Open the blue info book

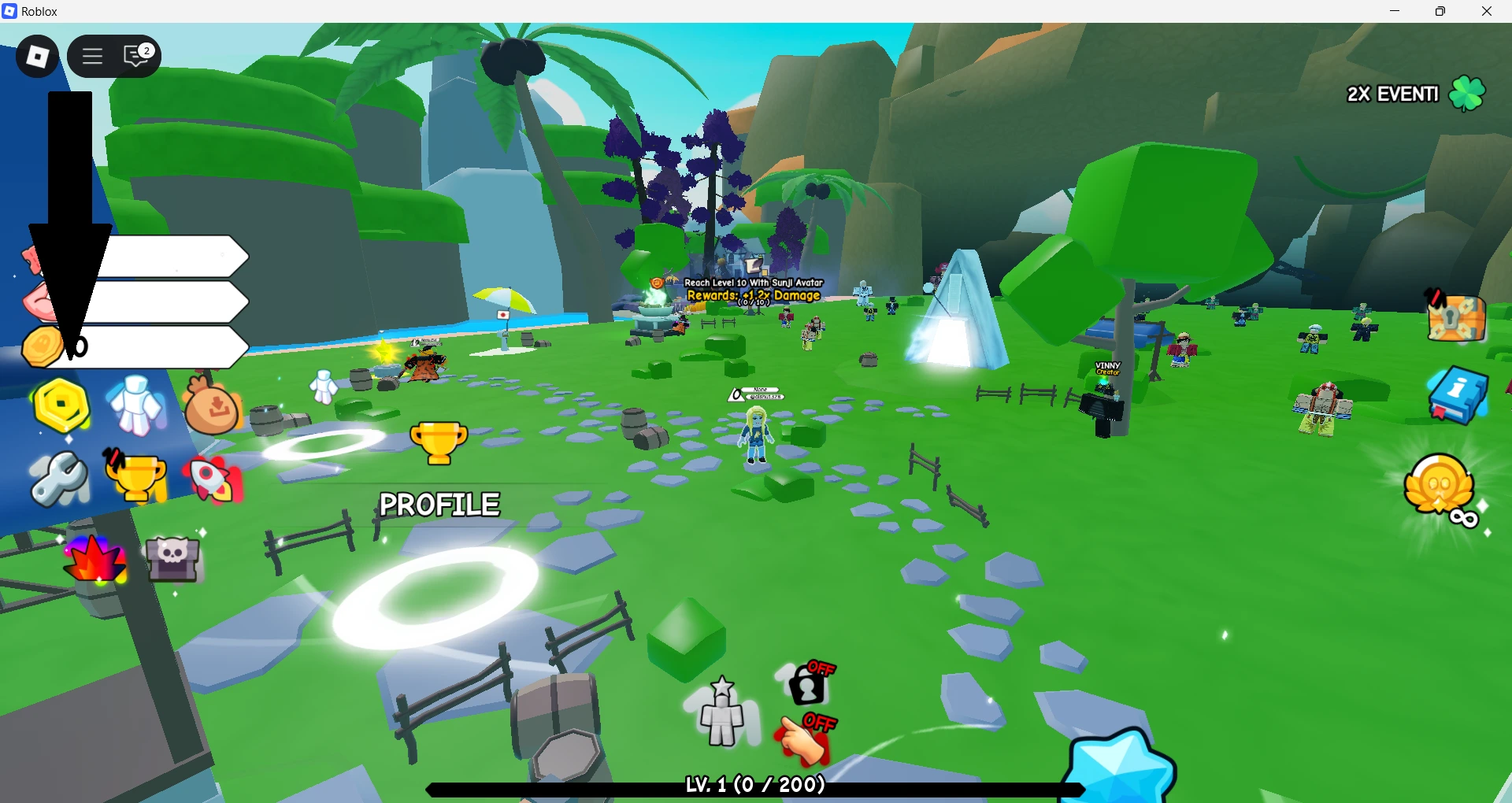pyautogui.click(x=1457, y=394)
